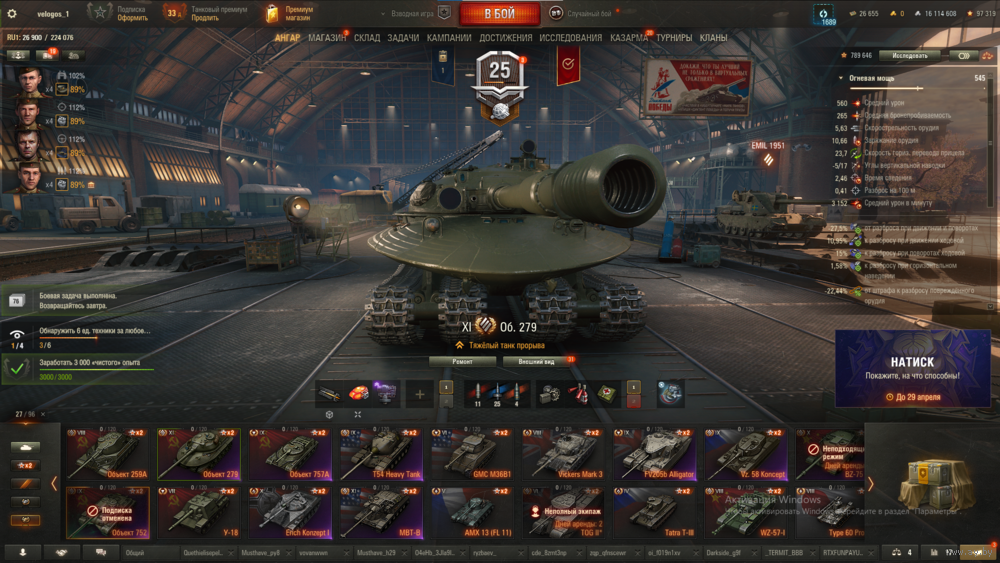
Task: Open the ИССЛЕДОВАНИЯ tab
Action: pyautogui.click(x=571, y=38)
